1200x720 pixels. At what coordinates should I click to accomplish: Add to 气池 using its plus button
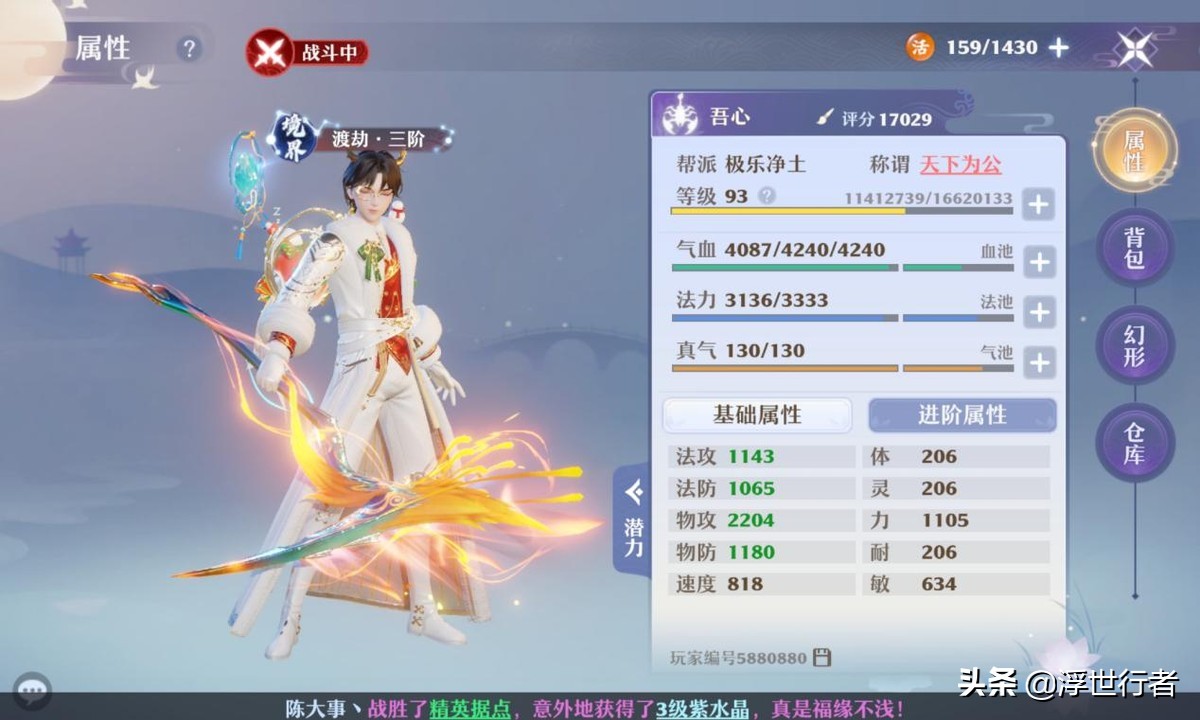click(1039, 362)
